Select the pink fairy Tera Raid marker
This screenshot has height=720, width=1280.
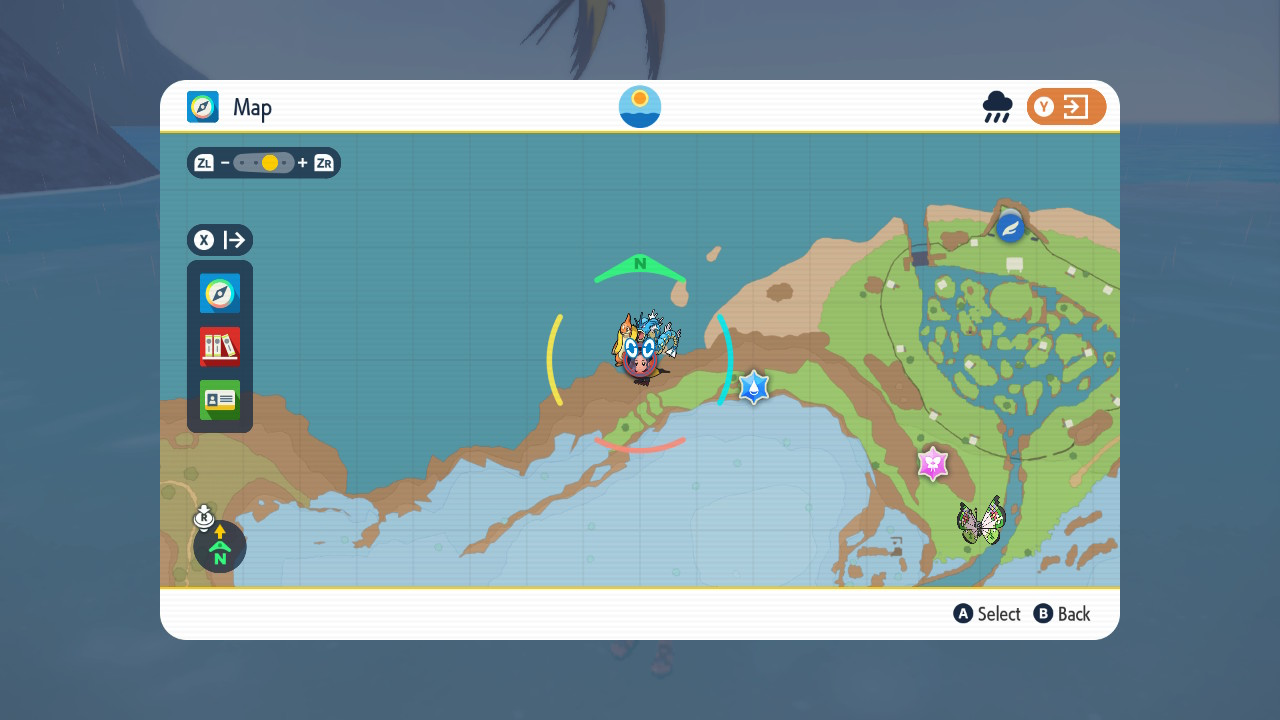[933, 463]
